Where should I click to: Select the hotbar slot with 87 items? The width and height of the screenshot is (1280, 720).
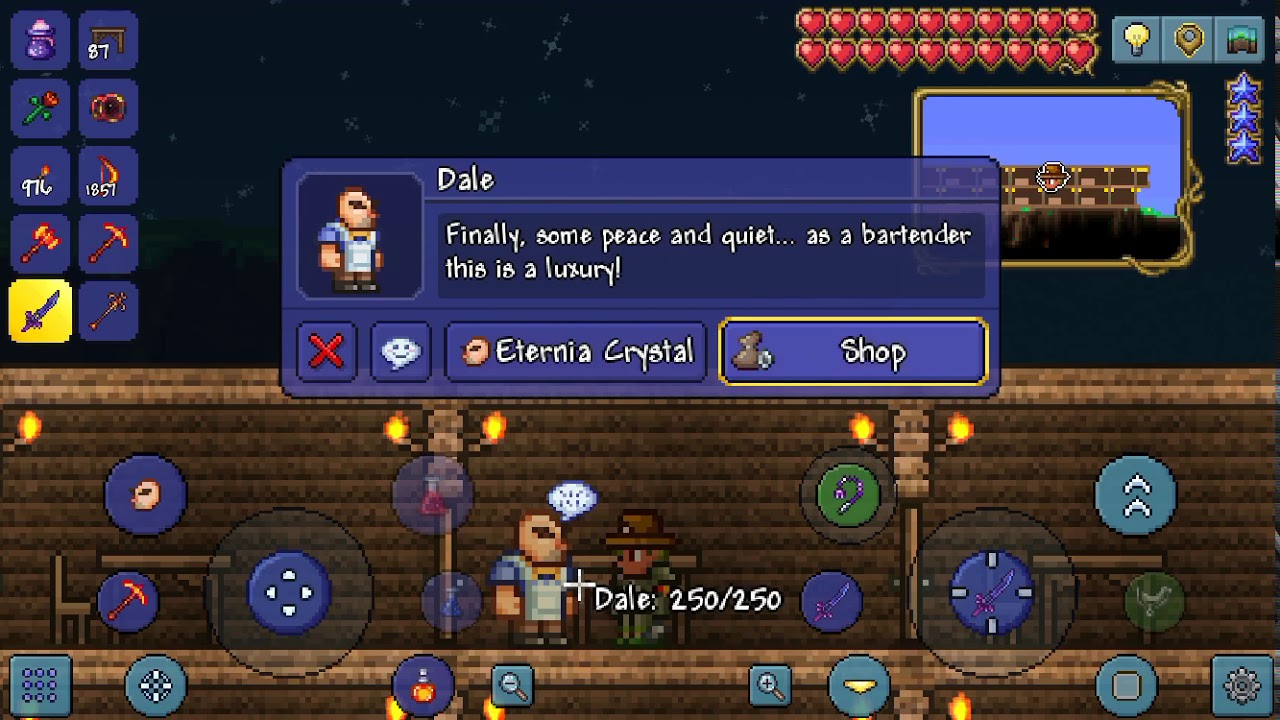pos(108,40)
